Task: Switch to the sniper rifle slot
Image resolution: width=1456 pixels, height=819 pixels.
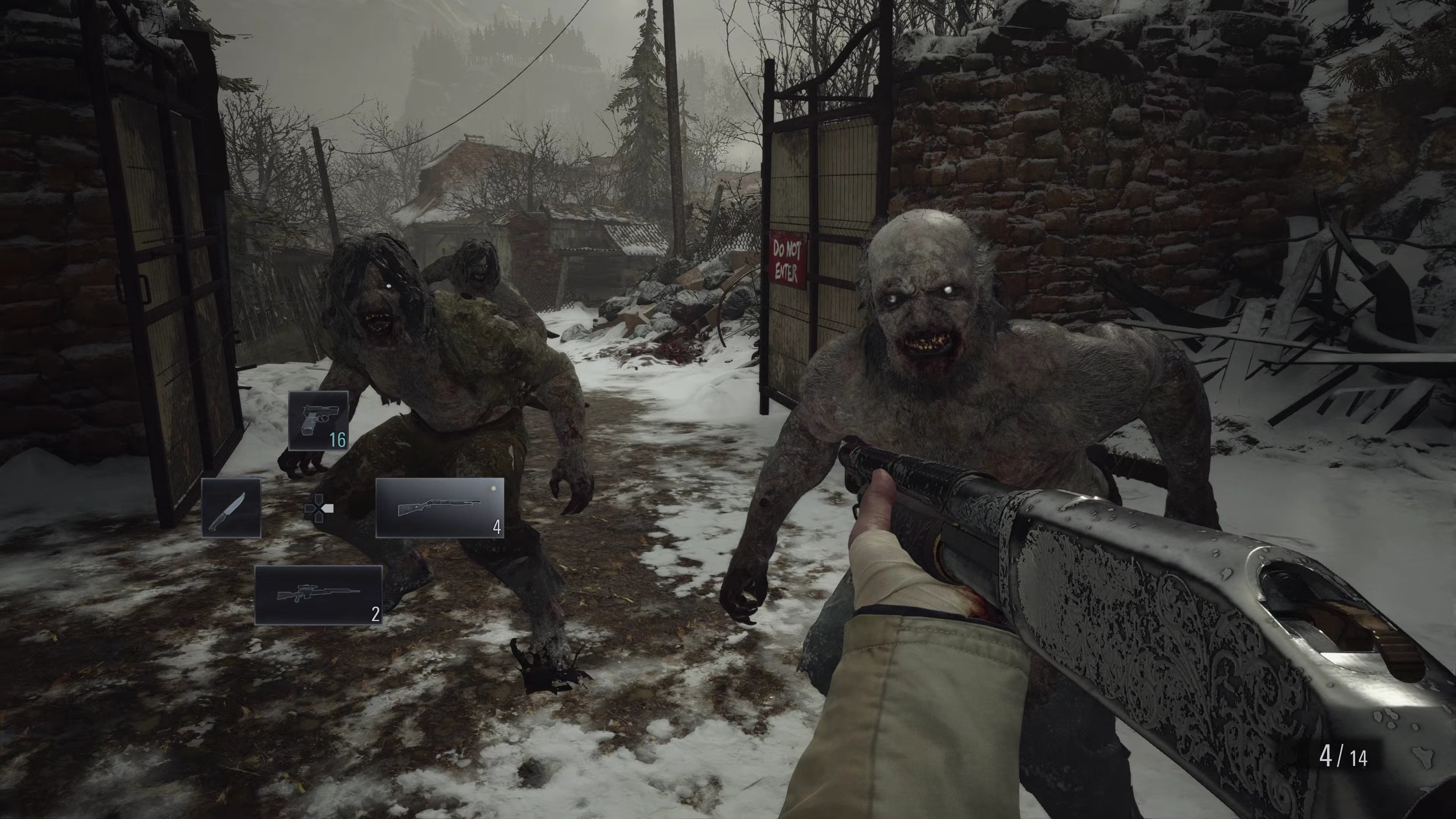Action: 318,595
